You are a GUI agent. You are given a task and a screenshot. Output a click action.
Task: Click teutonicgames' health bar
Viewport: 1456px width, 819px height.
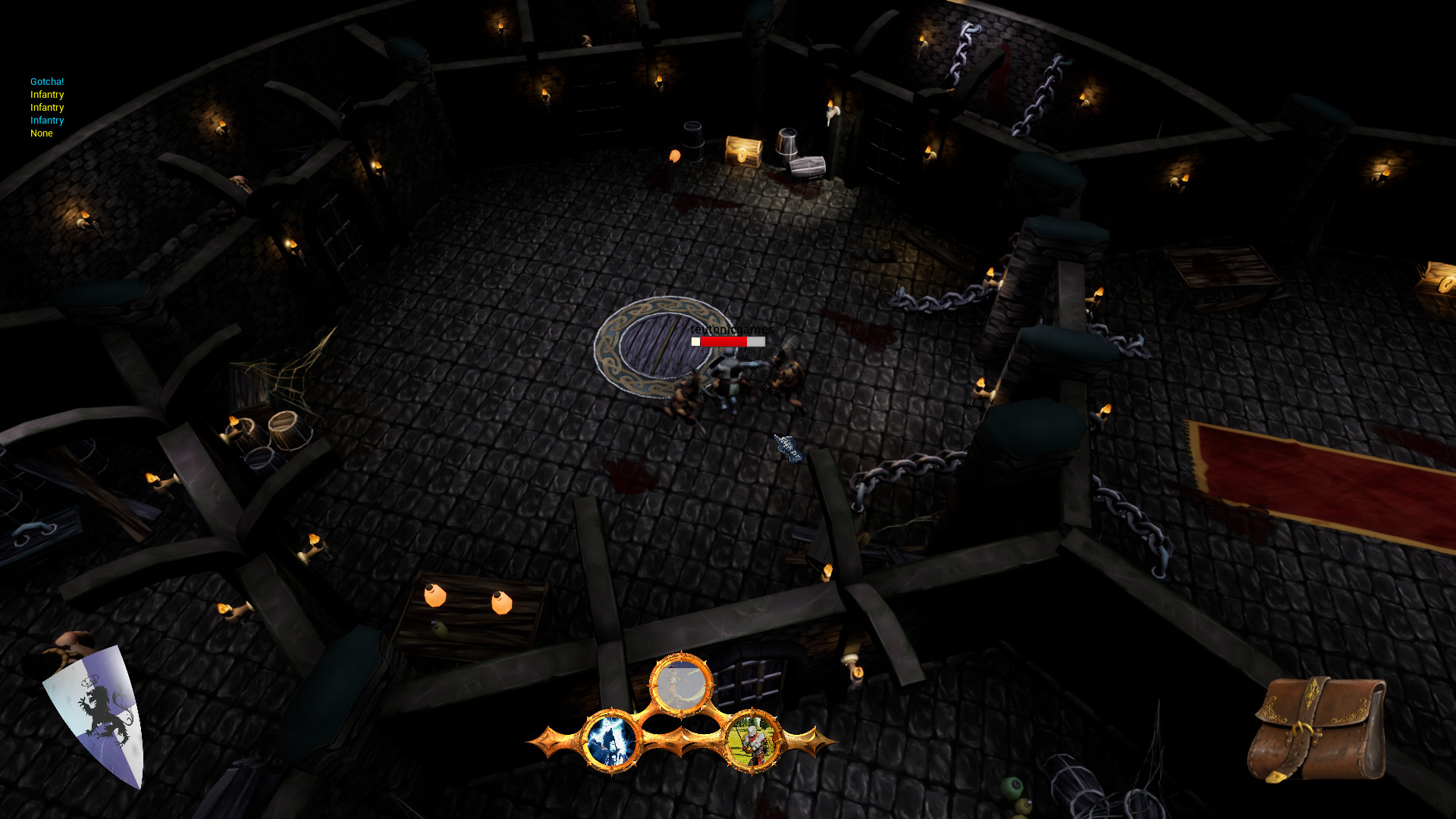click(x=726, y=341)
